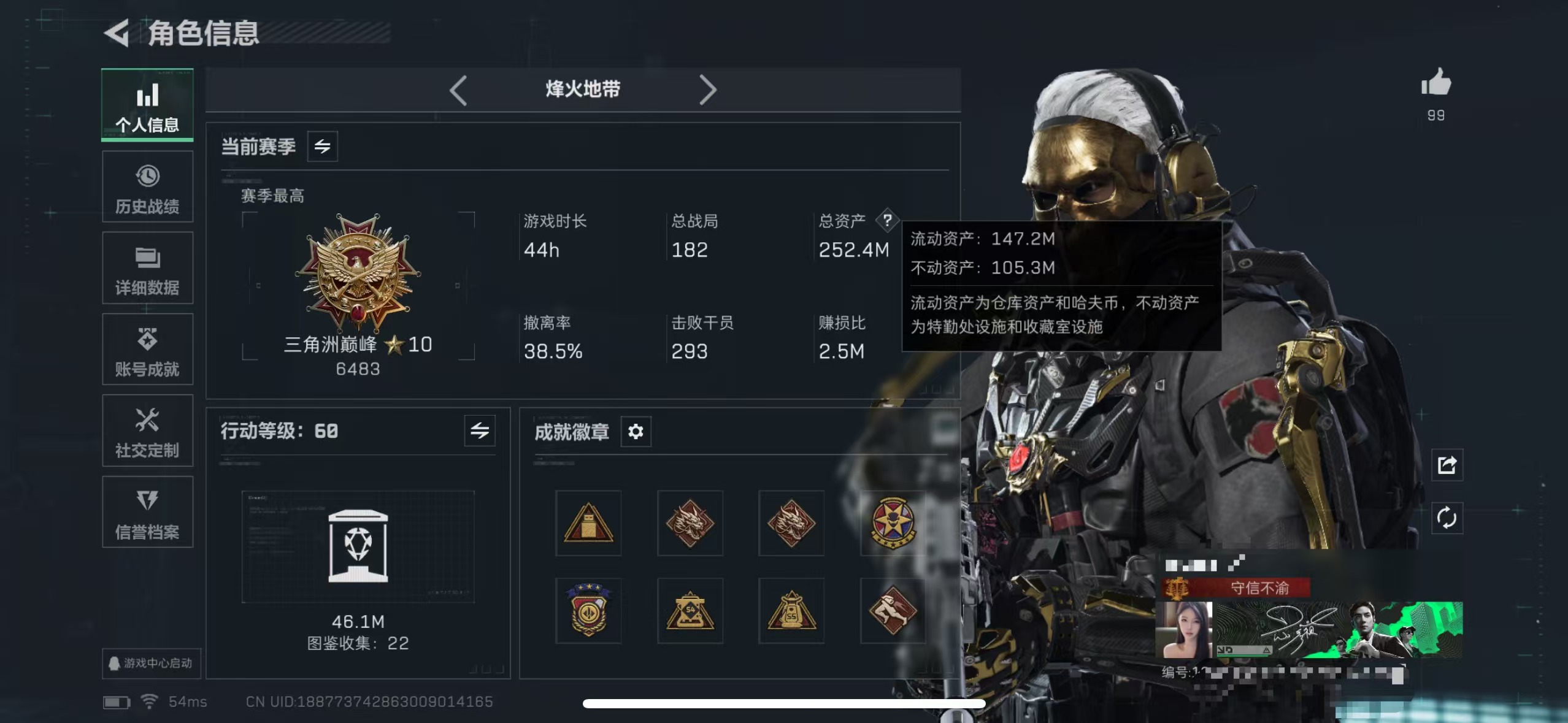Click the switch icon beside 行动等级: 60

pyautogui.click(x=479, y=431)
